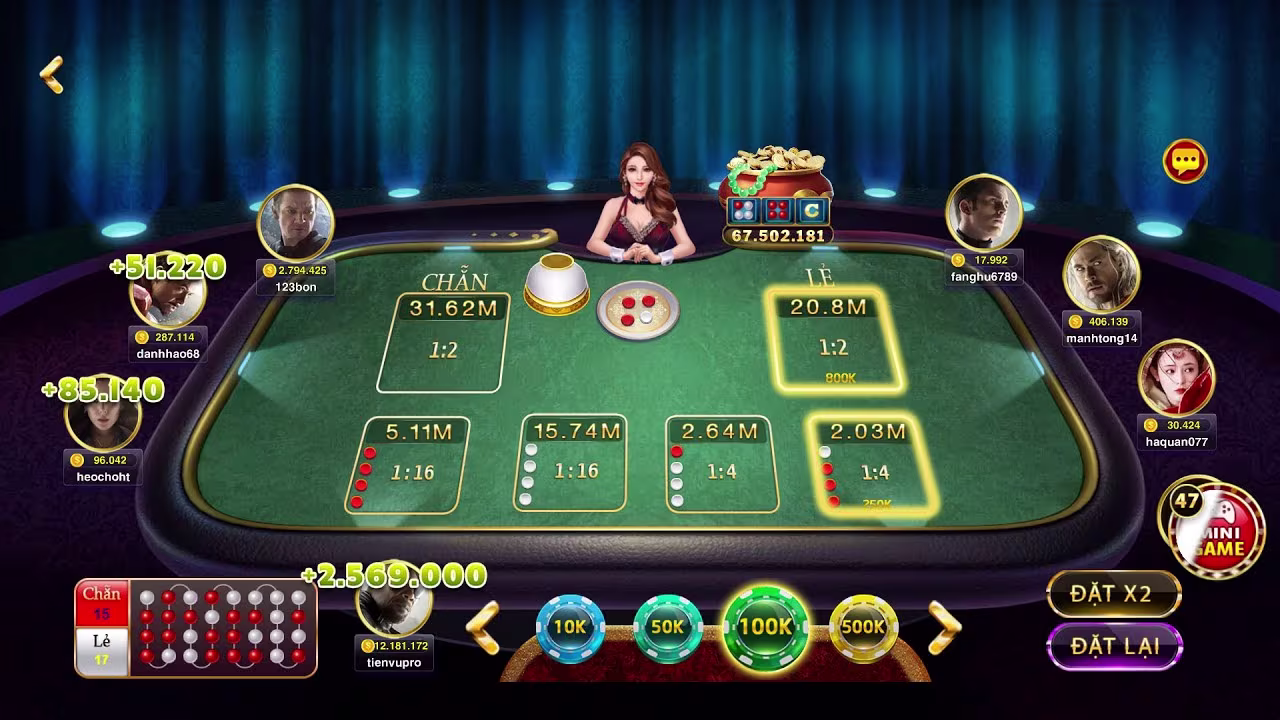Select the 50K chip
This screenshot has width=1280, height=720.
coord(667,627)
